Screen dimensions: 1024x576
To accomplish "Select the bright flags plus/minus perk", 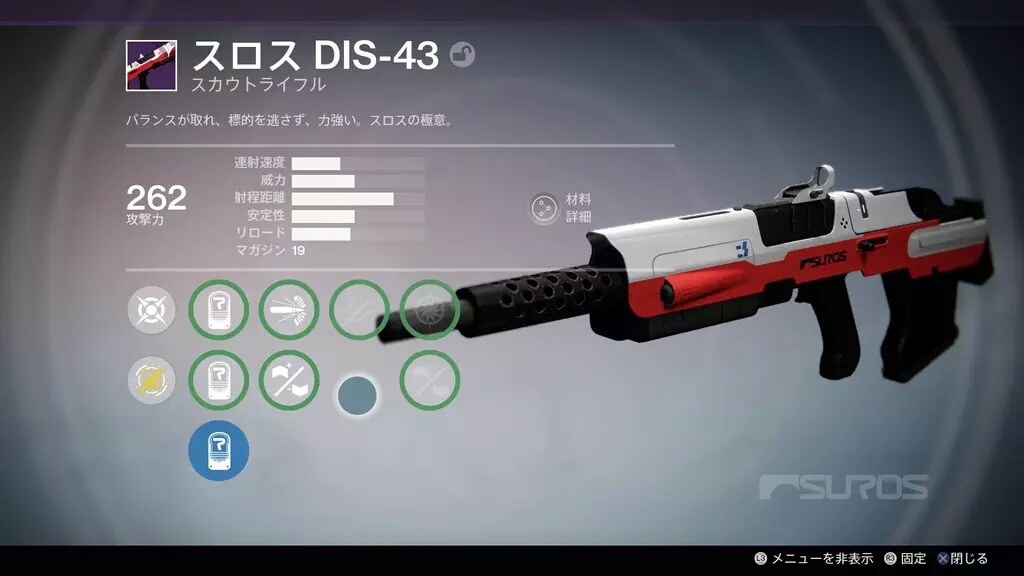I will pyautogui.click(x=289, y=380).
